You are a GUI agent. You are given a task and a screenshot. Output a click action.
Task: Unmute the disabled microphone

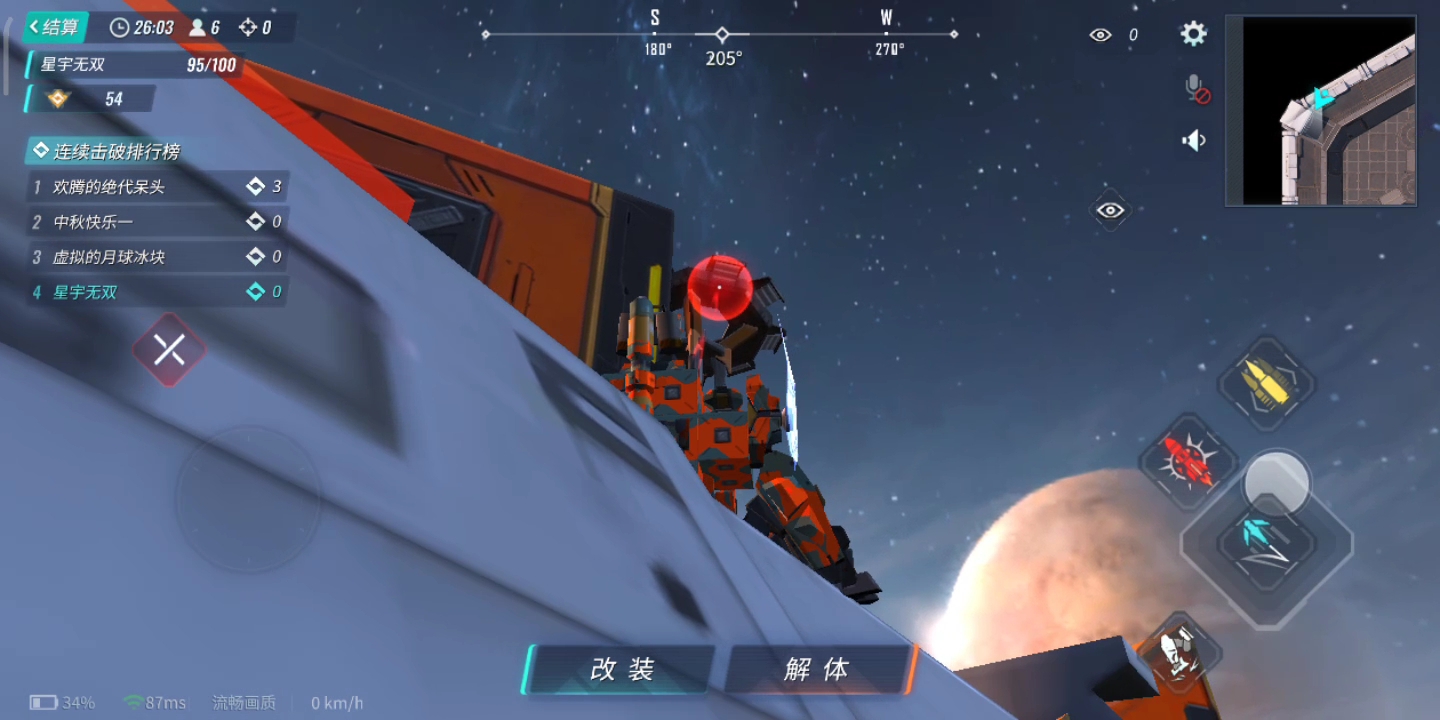(x=1195, y=90)
